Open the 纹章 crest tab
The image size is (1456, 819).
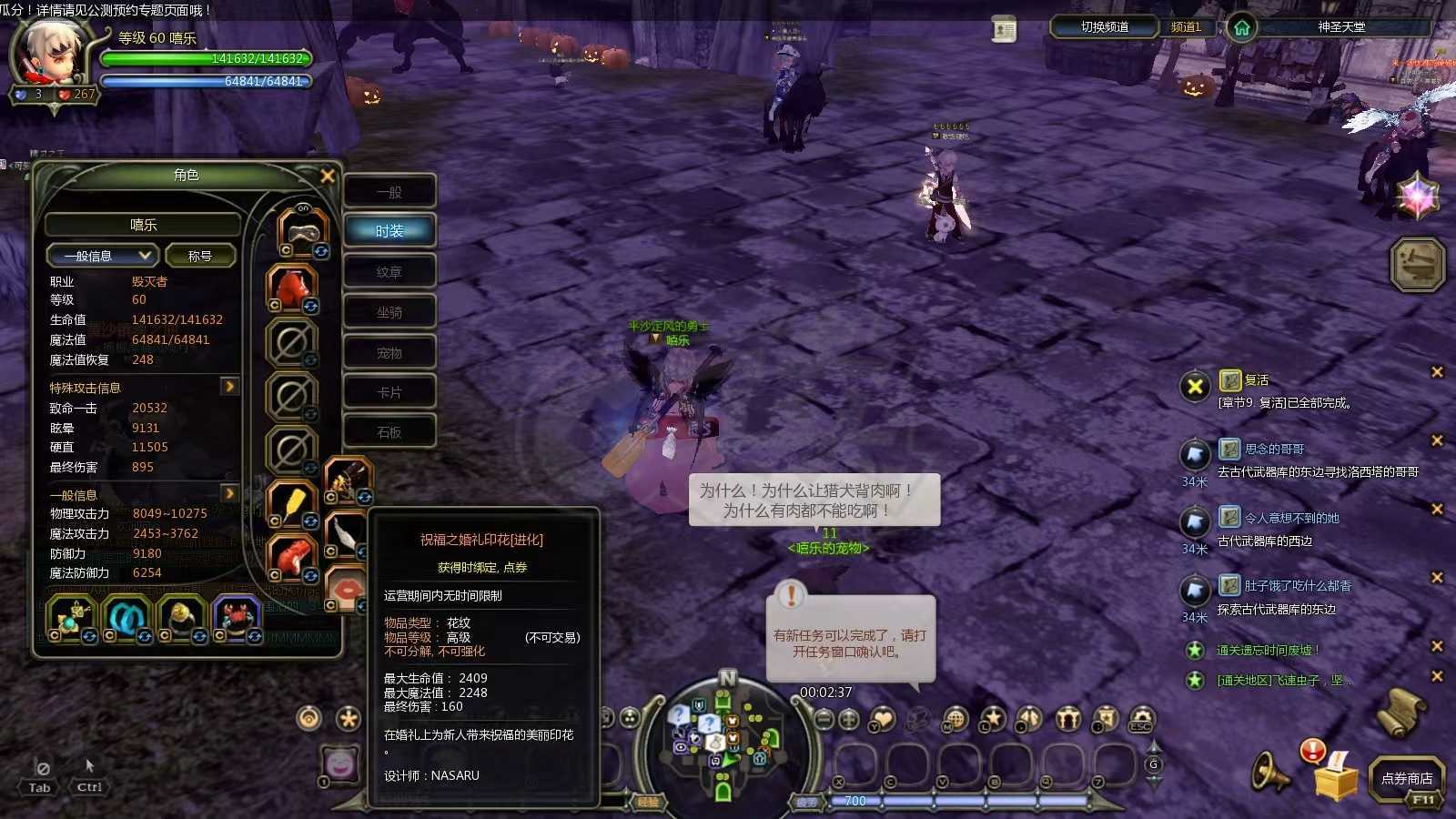coord(389,272)
